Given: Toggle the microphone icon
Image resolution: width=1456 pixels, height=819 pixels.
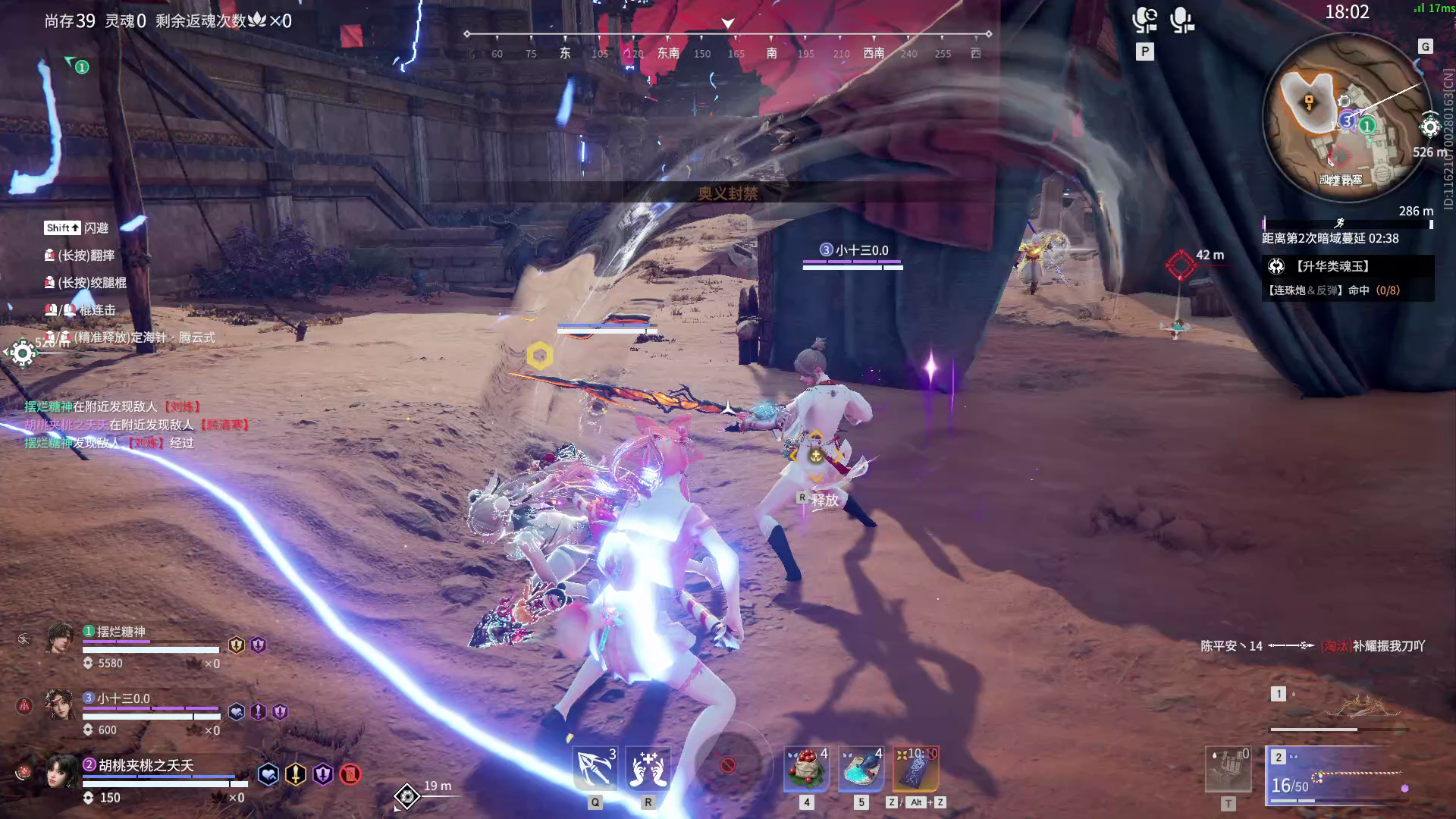Looking at the screenshot, I should (x=1181, y=20).
